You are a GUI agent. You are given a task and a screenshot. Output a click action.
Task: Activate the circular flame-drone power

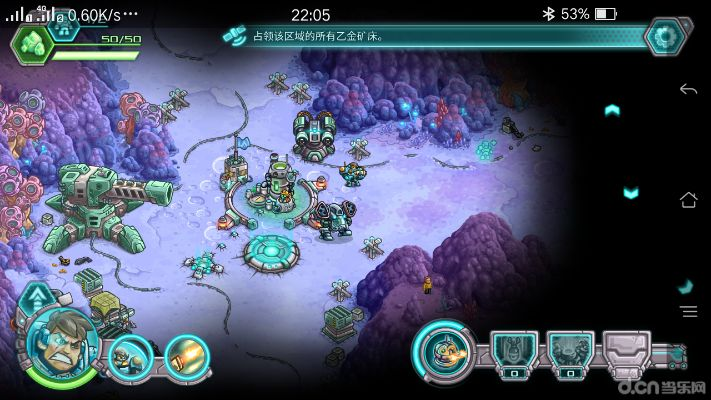pos(441,349)
